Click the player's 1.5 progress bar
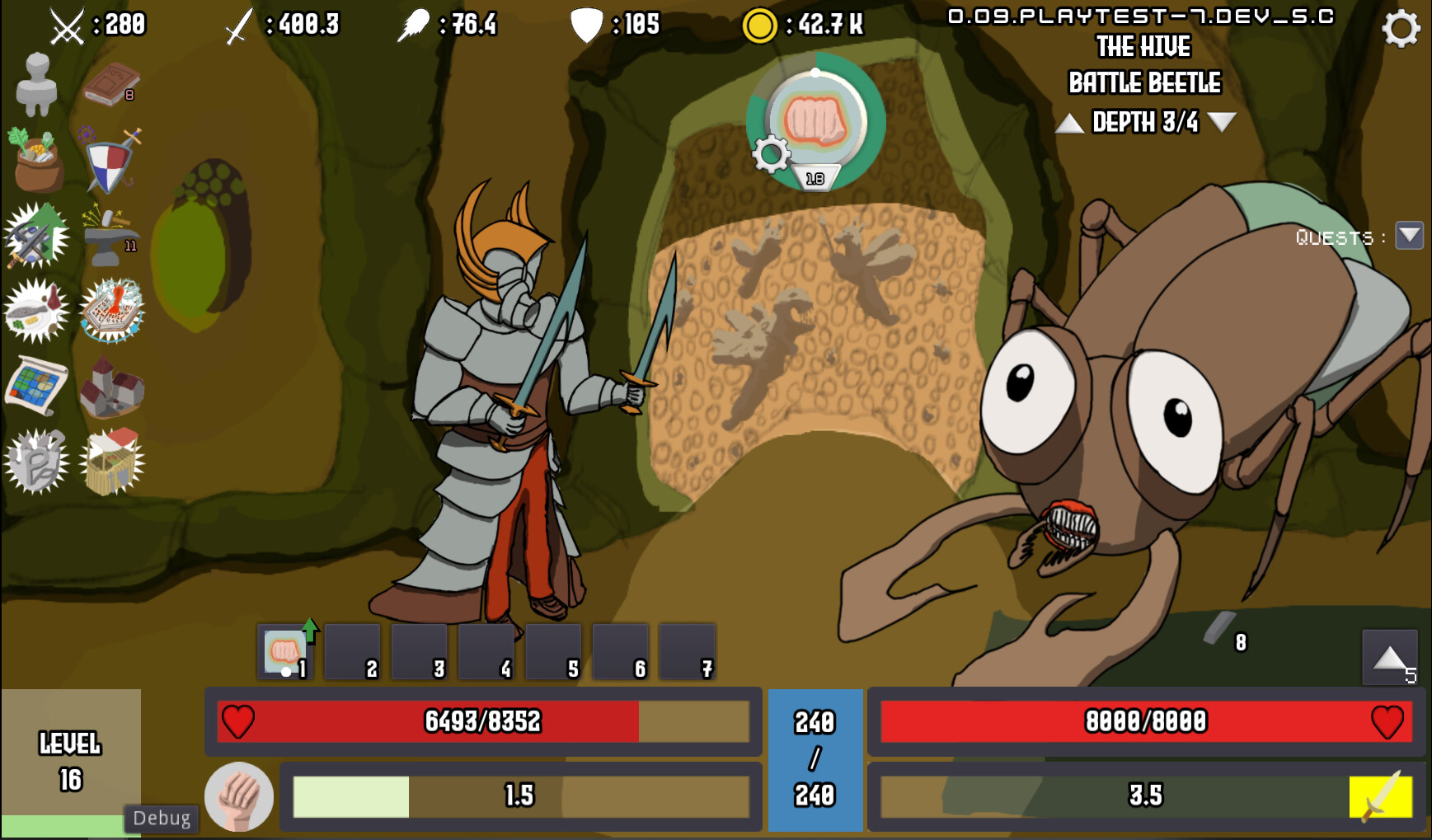The height and width of the screenshot is (840, 1432). pos(520,794)
